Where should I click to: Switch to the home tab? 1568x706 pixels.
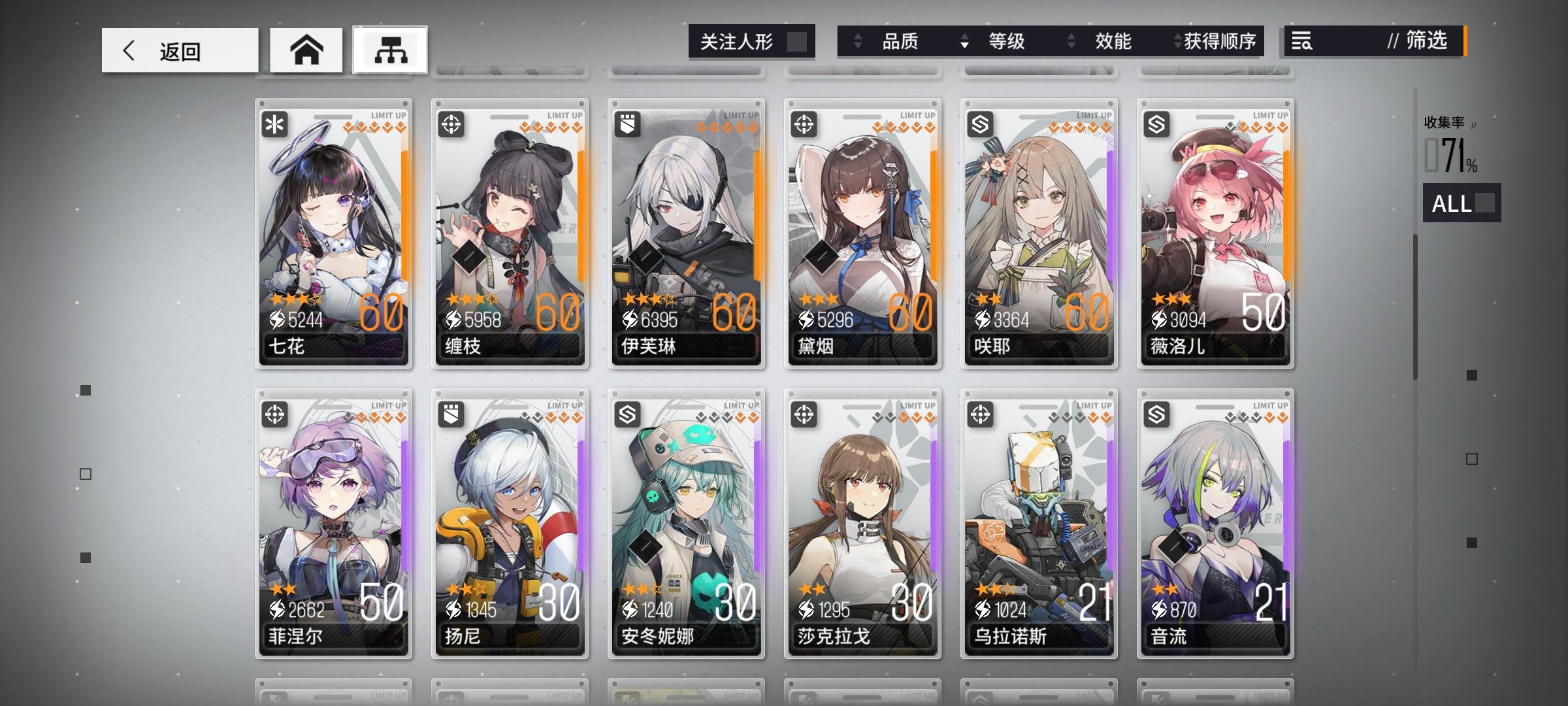[x=306, y=48]
